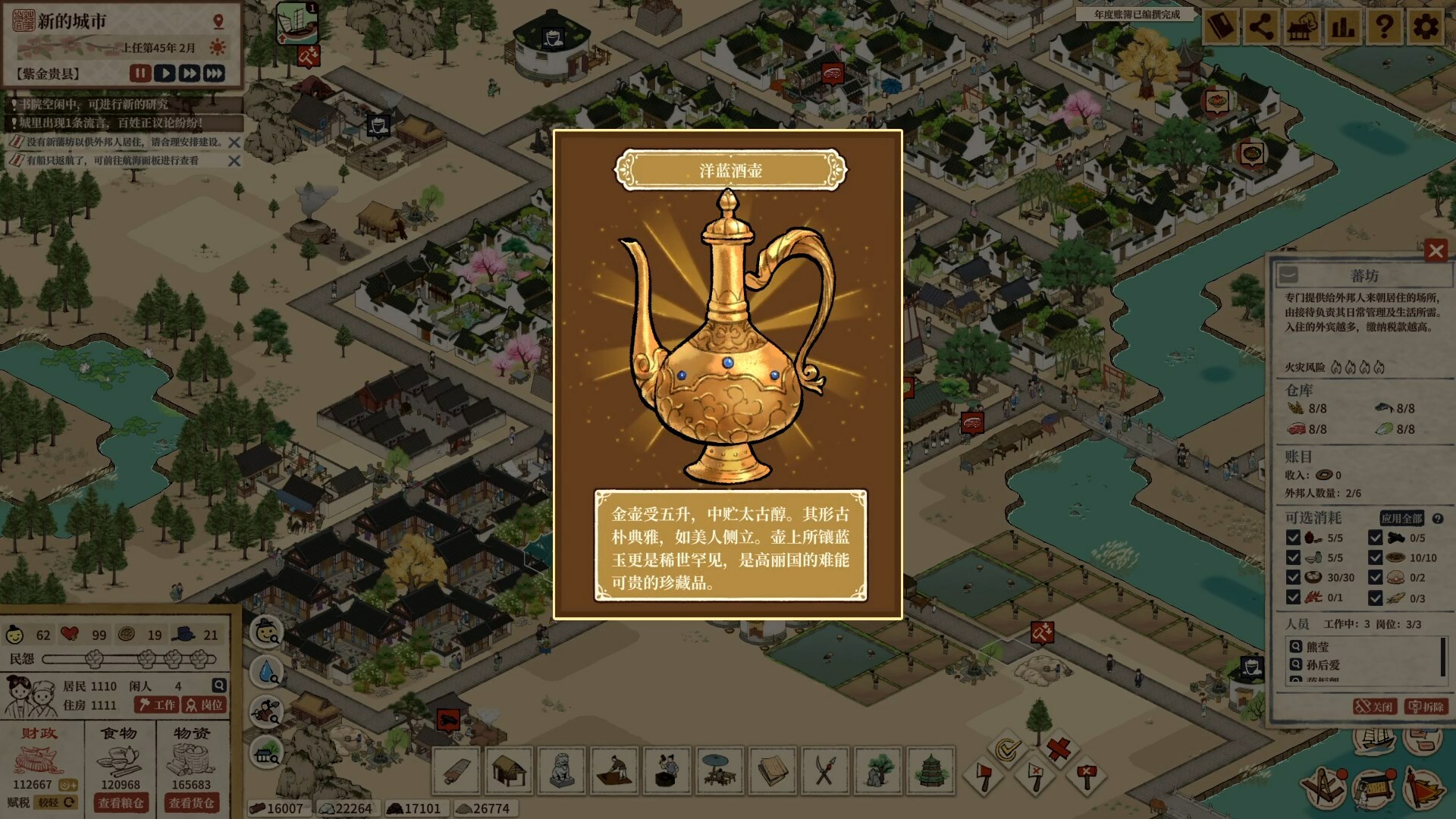Open the help question mark icon
This screenshot has width=1456, height=819.
pos(1385,26)
